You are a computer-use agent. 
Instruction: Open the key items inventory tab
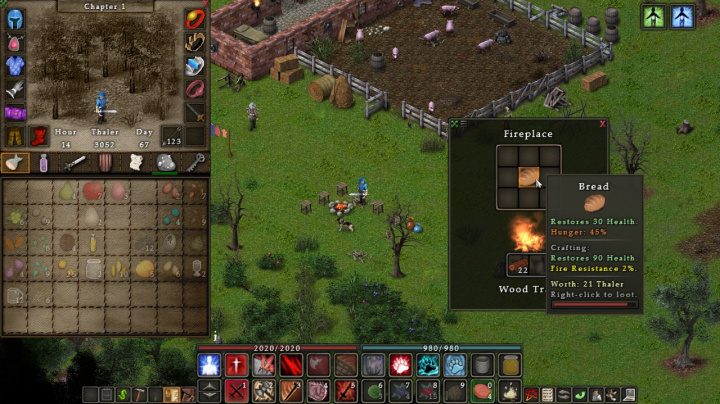[x=195, y=162]
